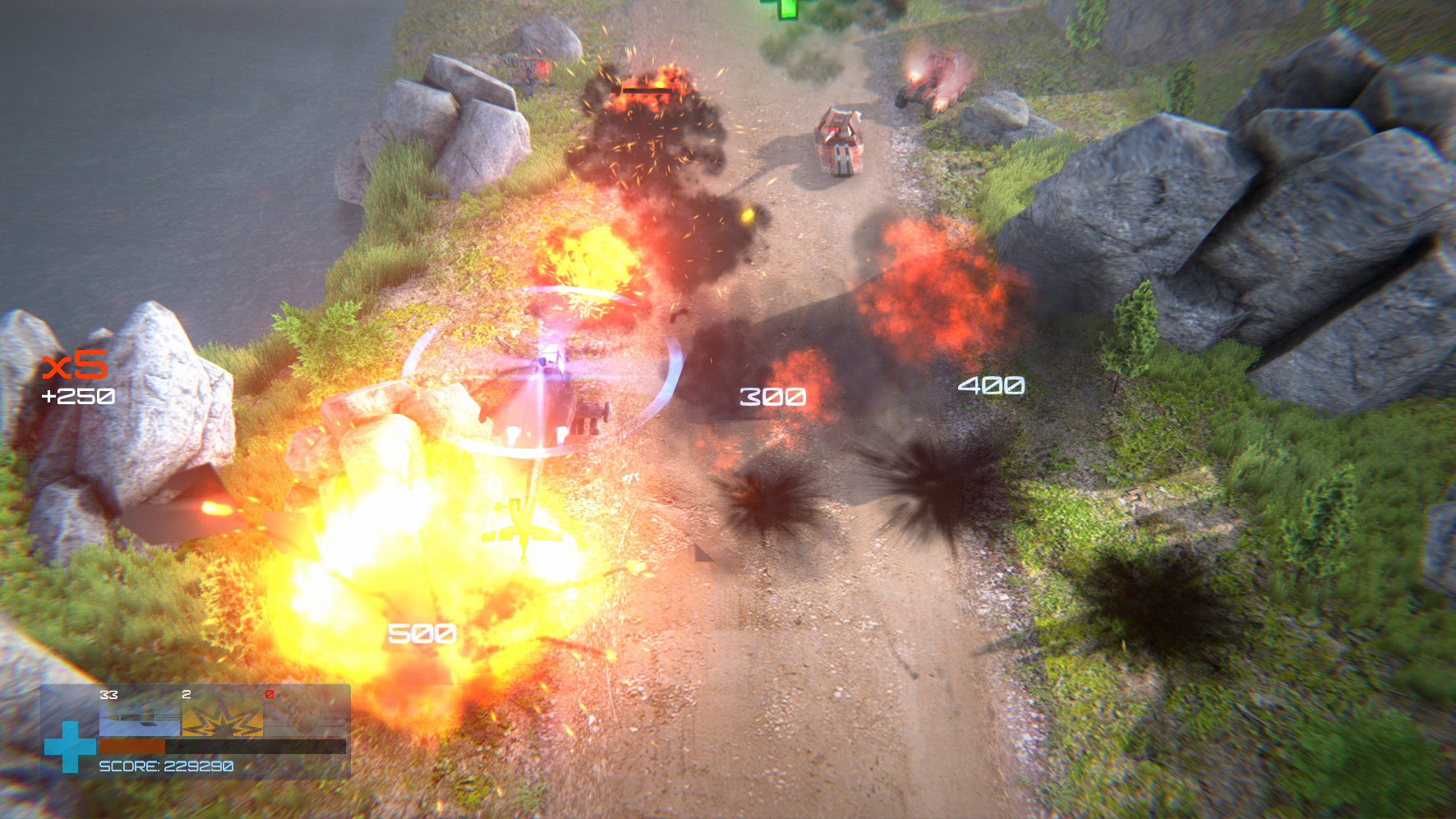This screenshot has height=819, width=1456.
Task: Click the SCORE: 229290 label
Action: 165,766
